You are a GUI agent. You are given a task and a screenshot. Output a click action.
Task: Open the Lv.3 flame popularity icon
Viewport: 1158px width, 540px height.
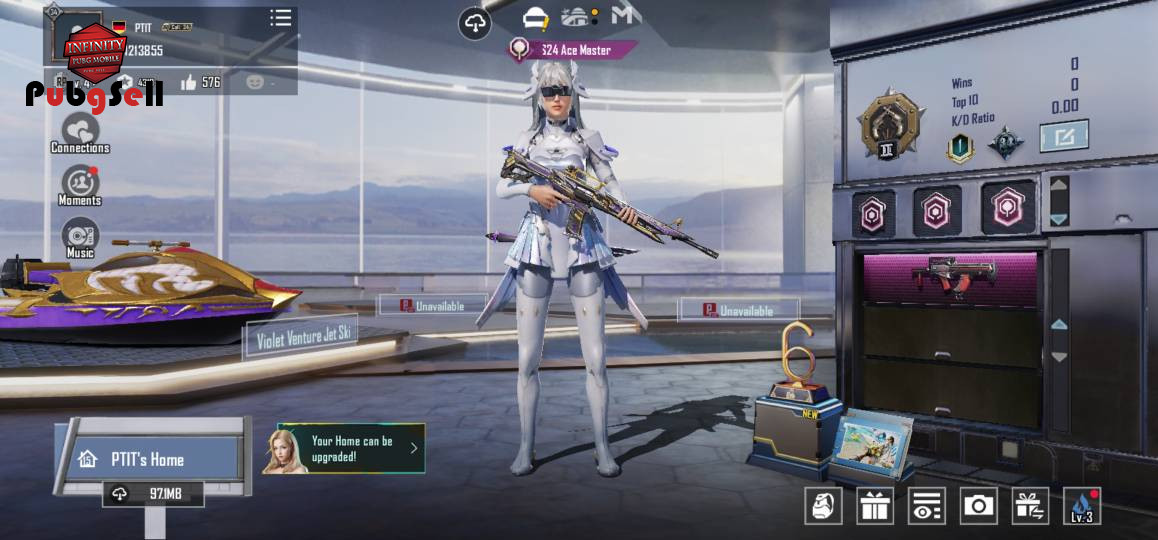point(1082,506)
